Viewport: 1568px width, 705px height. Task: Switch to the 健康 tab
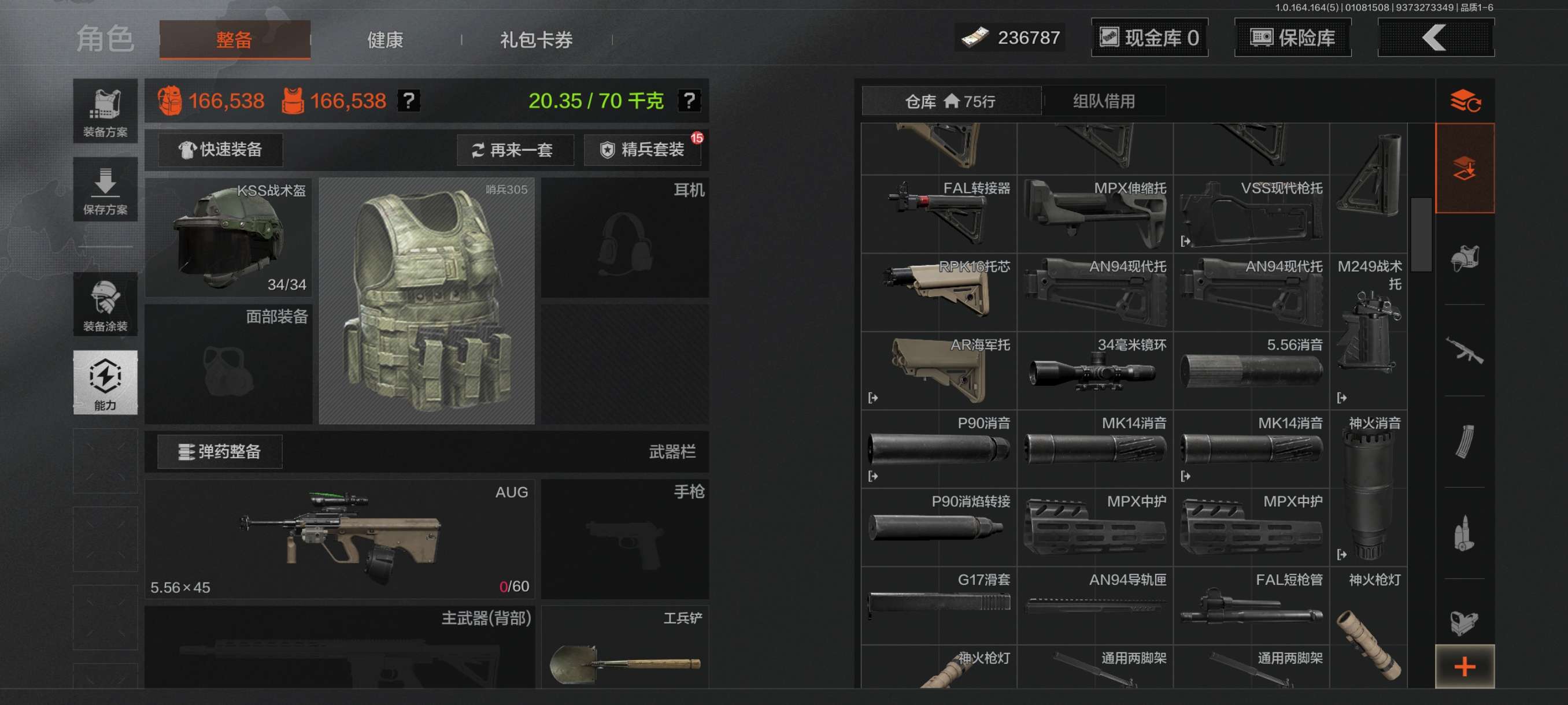384,40
